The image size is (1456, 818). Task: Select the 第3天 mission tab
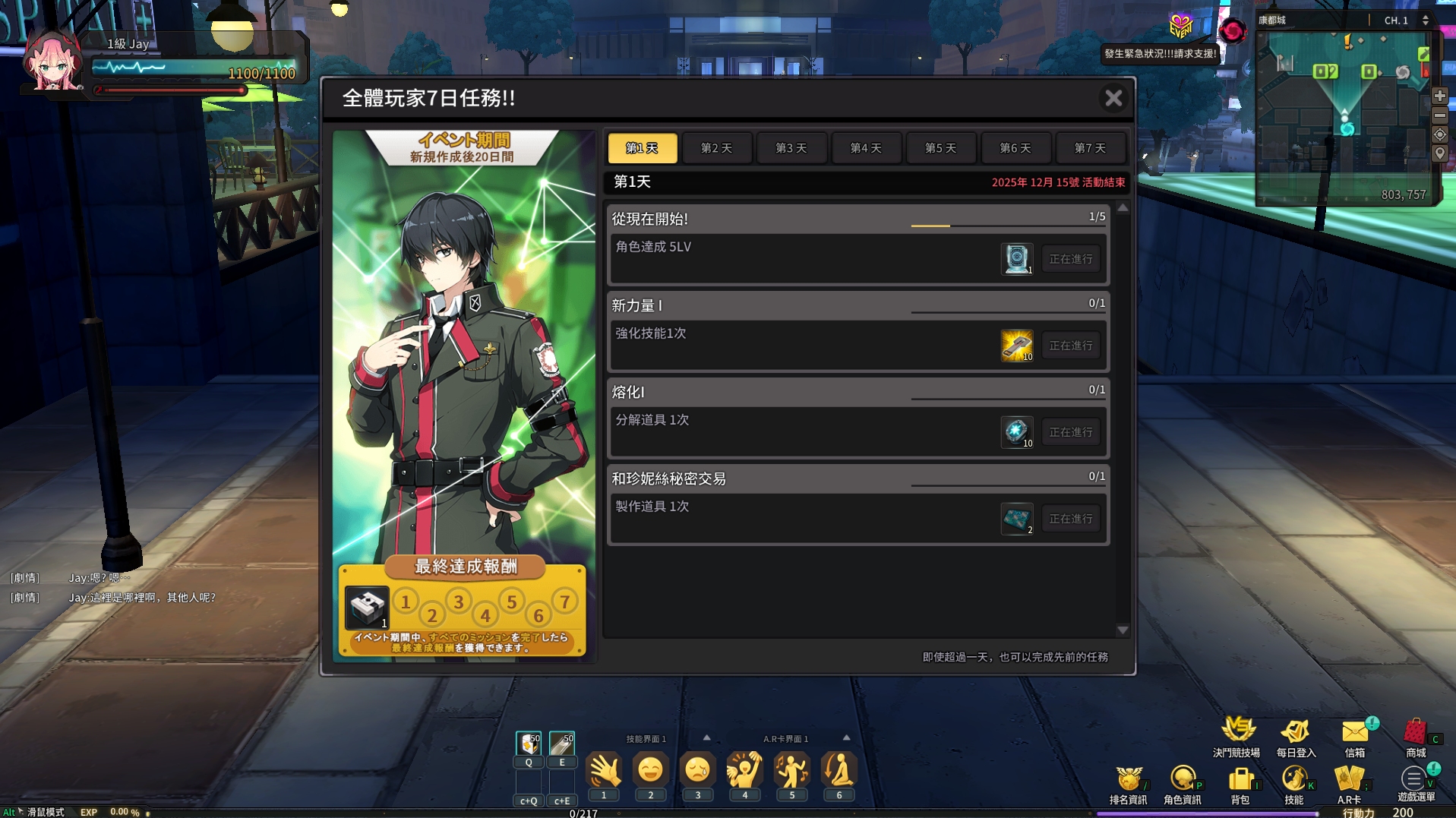(791, 148)
